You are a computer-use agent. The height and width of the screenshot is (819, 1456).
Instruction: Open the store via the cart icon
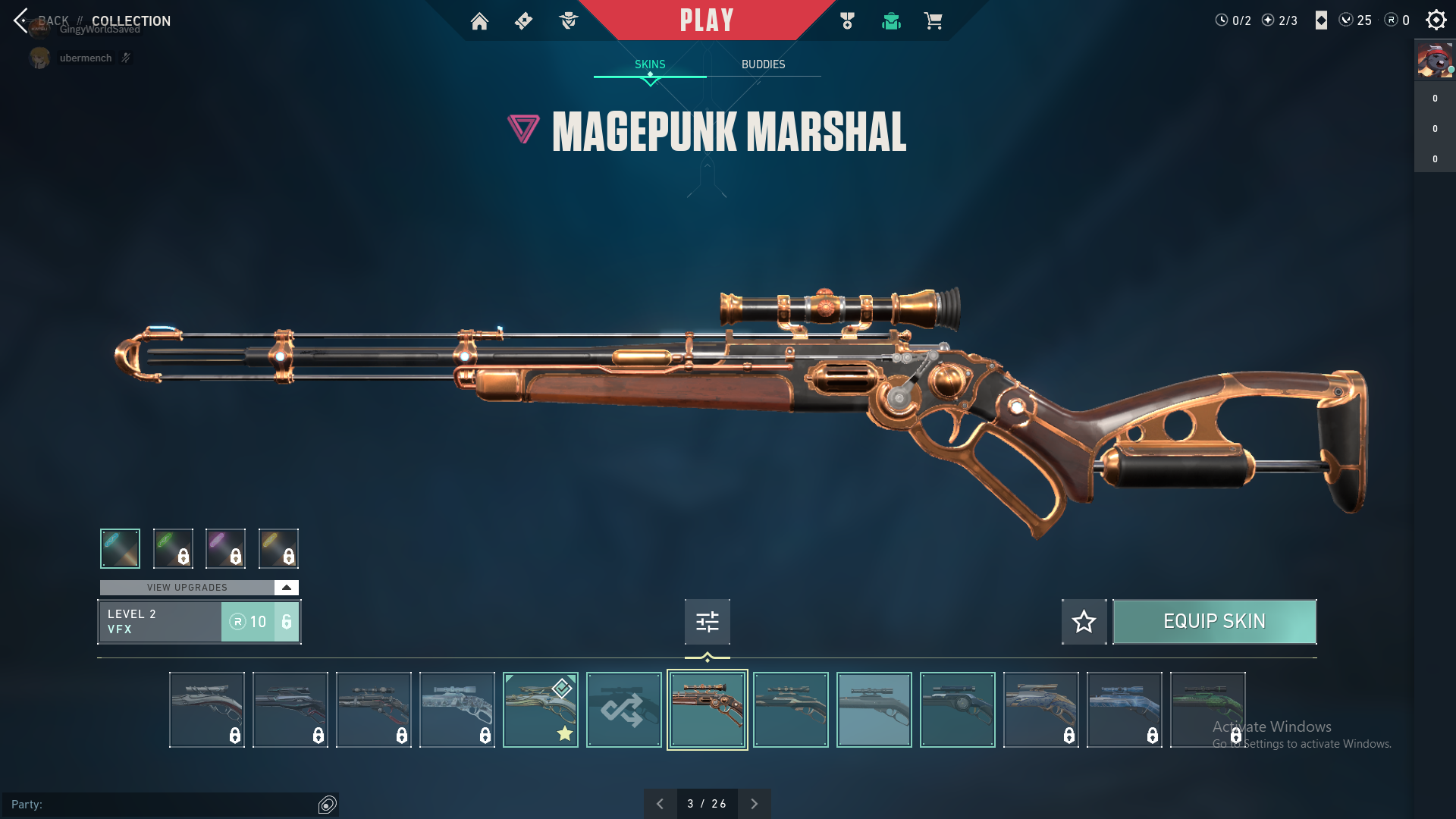pos(933,21)
